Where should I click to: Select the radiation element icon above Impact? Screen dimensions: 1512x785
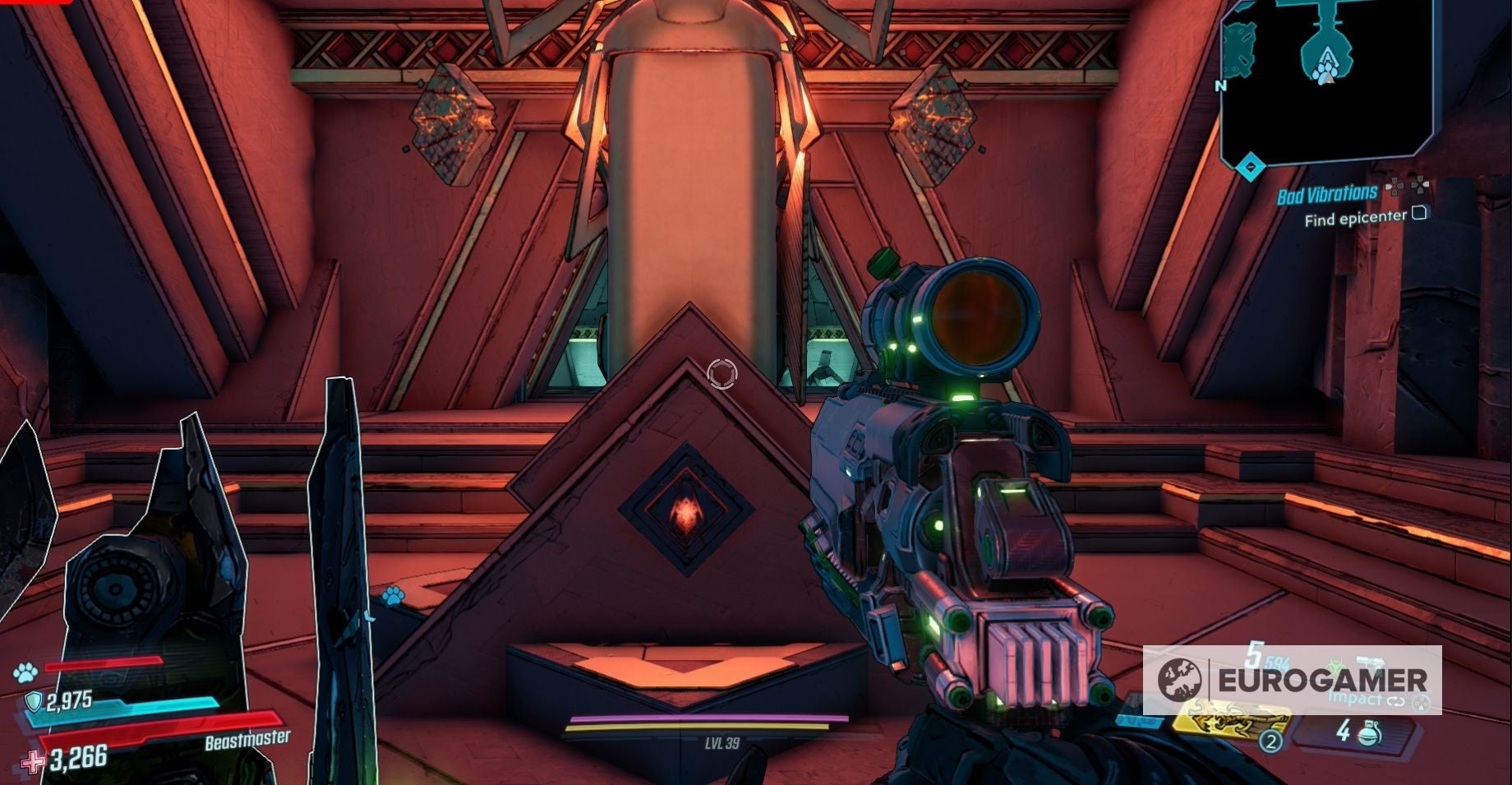click(1336, 664)
